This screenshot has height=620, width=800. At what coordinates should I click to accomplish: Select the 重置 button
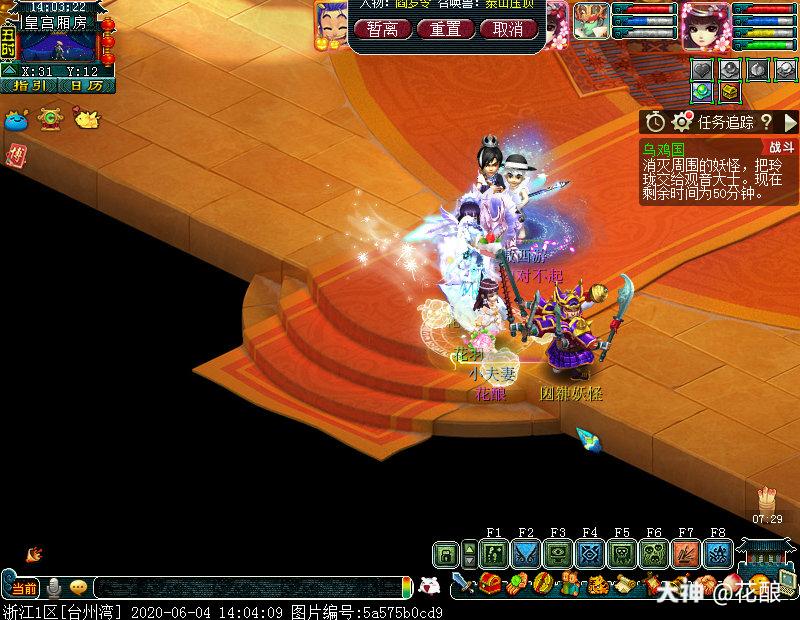[445, 29]
